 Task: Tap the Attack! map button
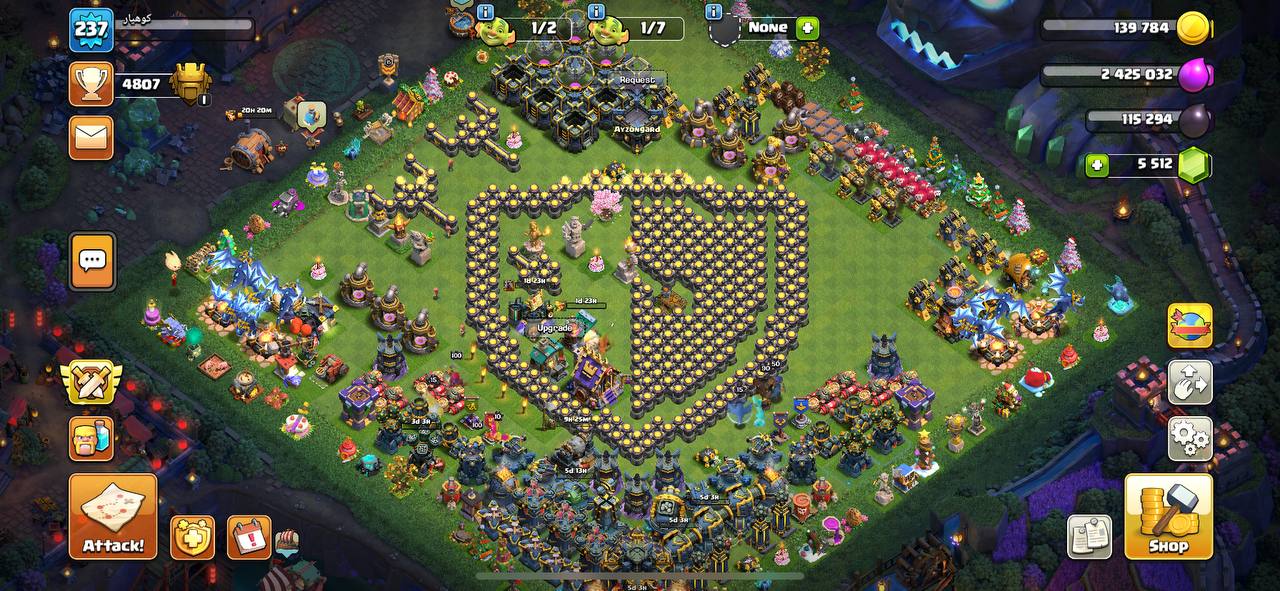coord(113,516)
